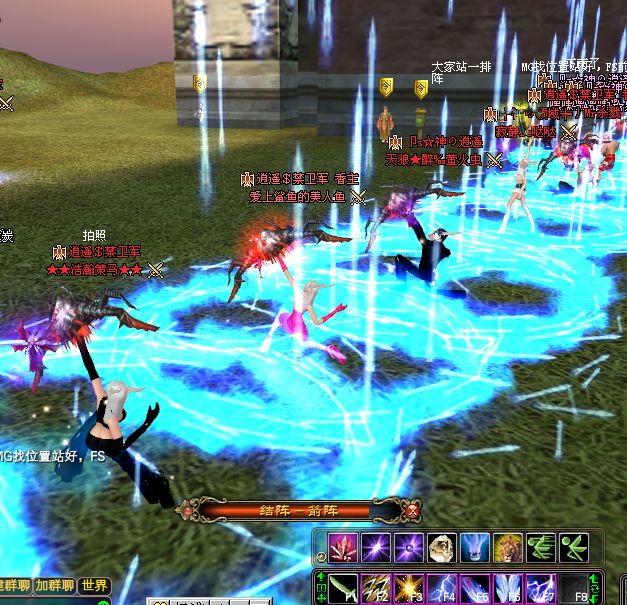
Task: Use the F1 green blade skill
Action: (x=343, y=587)
